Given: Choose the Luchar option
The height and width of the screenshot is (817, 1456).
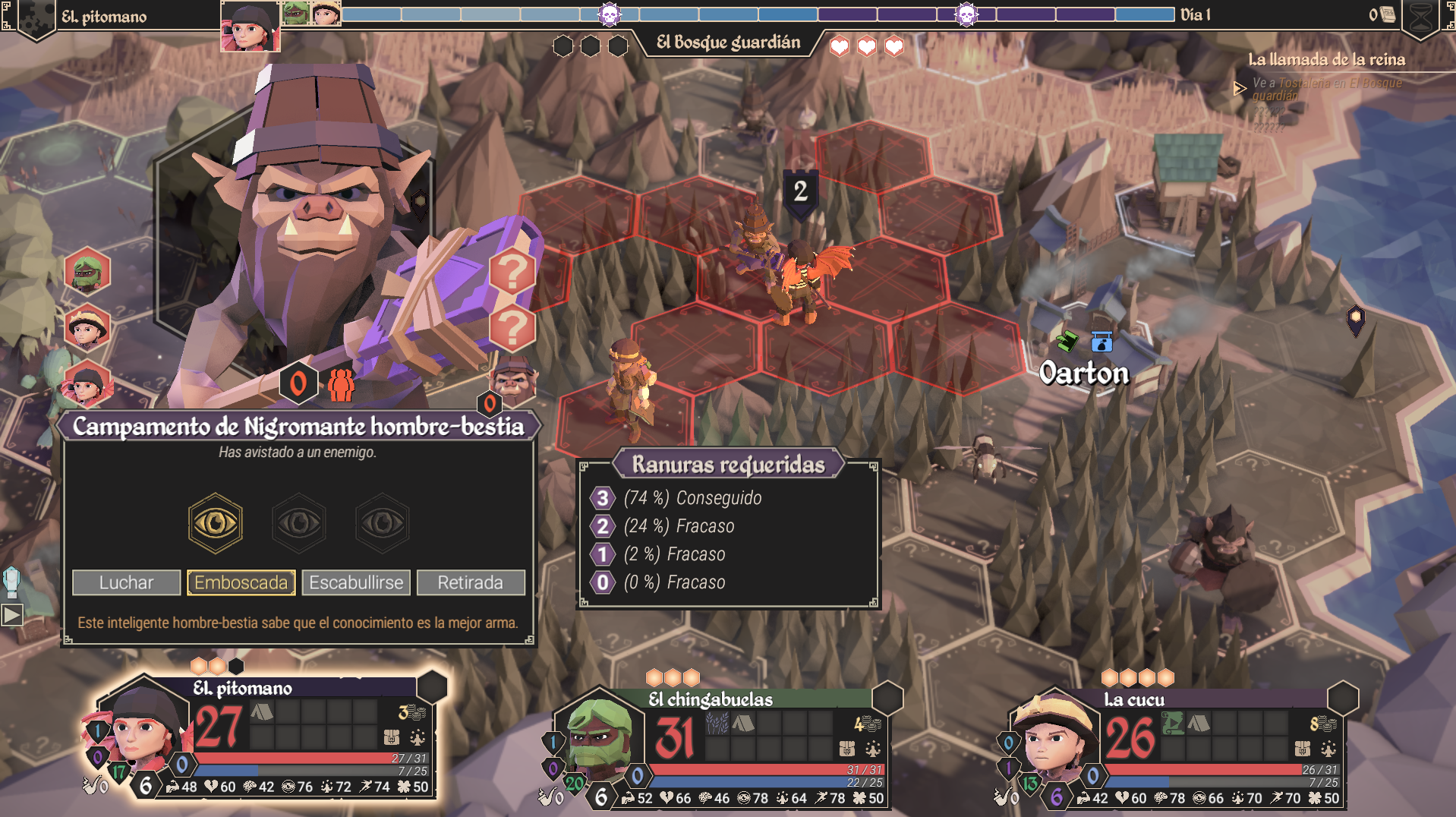Looking at the screenshot, I should pos(126,582).
